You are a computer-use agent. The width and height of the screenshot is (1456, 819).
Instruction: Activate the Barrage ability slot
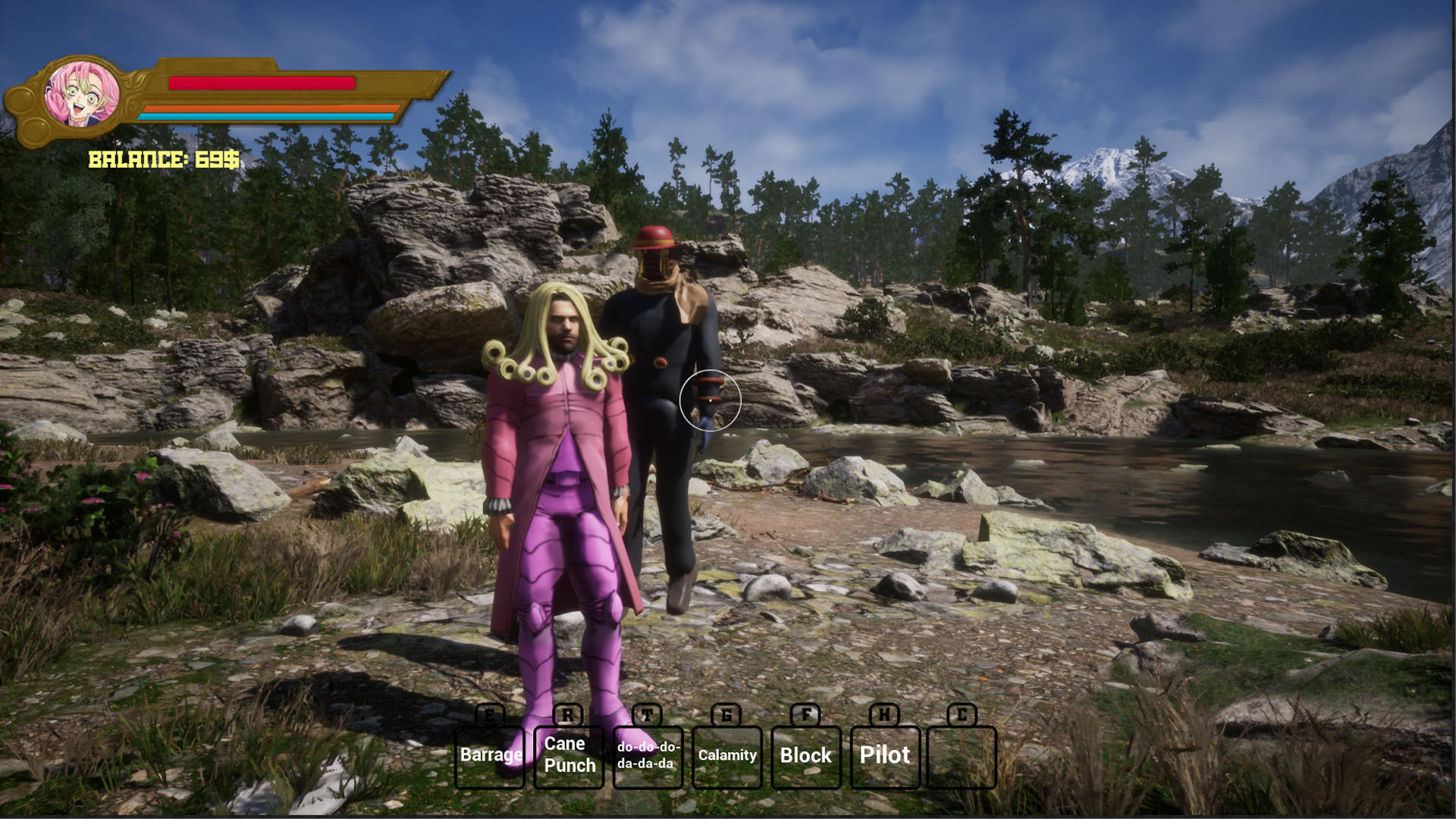490,755
